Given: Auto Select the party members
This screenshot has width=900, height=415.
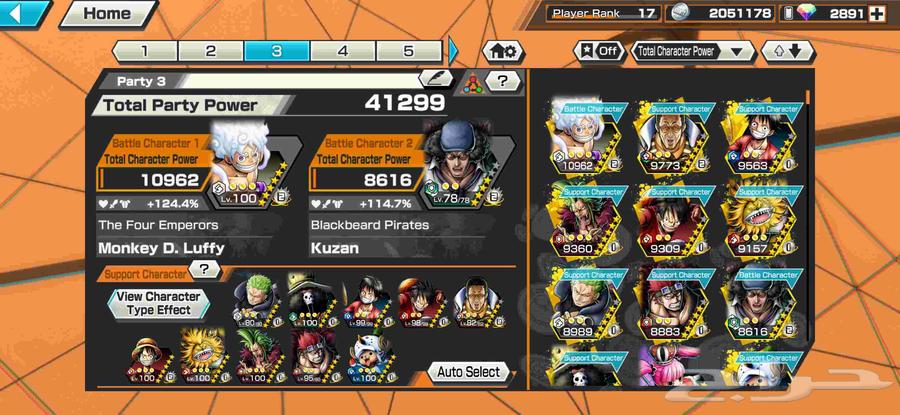Looking at the screenshot, I should pyautogui.click(x=468, y=372).
